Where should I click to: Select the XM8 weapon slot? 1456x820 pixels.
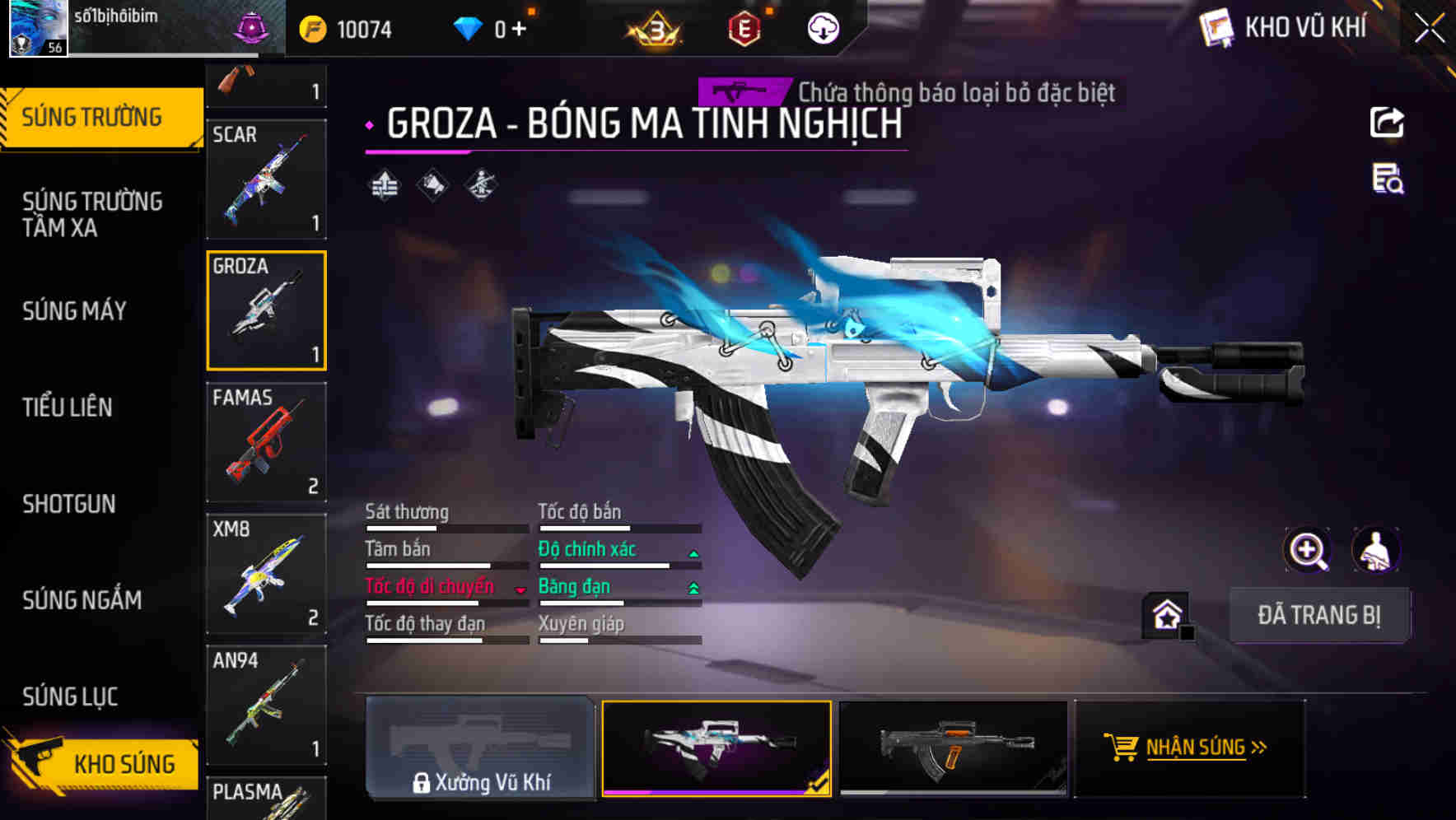(x=266, y=574)
